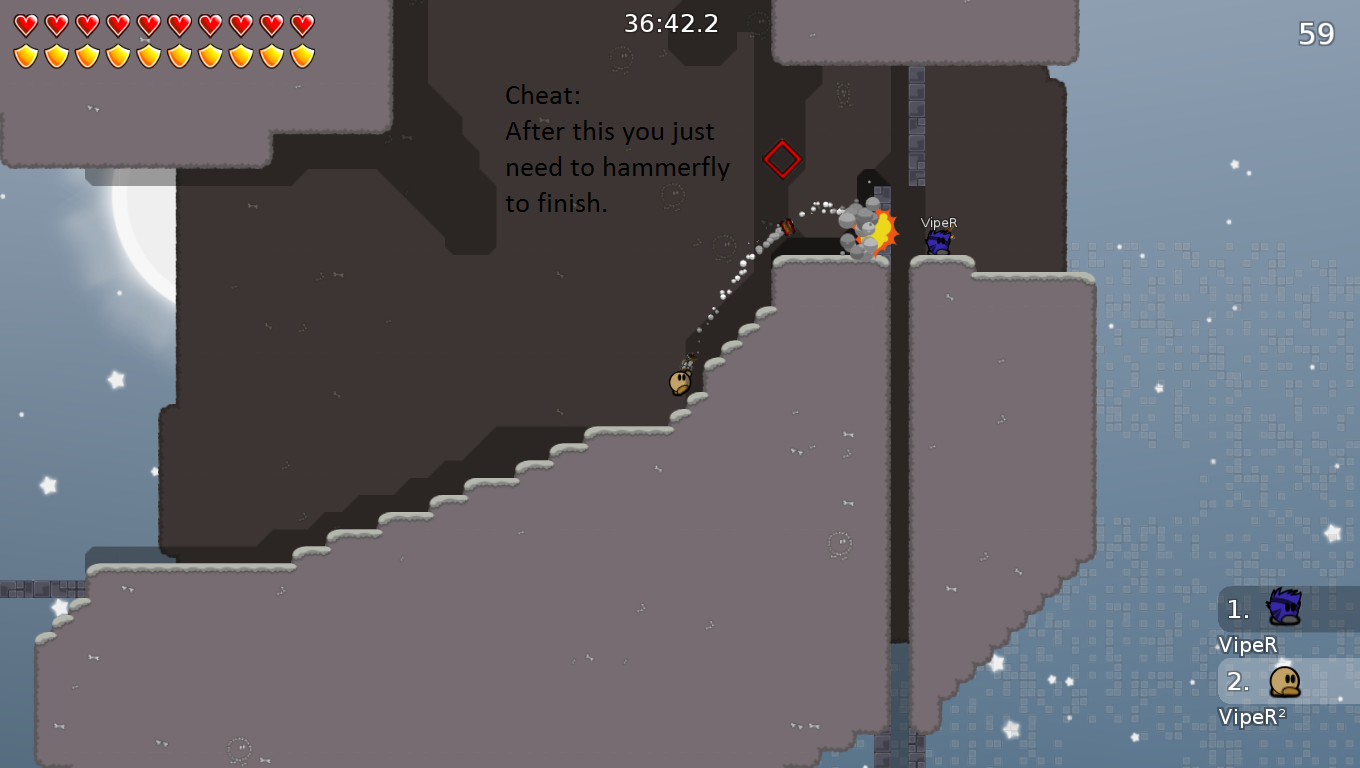The width and height of the screenshot is (1360, 768).
Task: Select the red diamond checkpoint marker
Action: (781, 159)
